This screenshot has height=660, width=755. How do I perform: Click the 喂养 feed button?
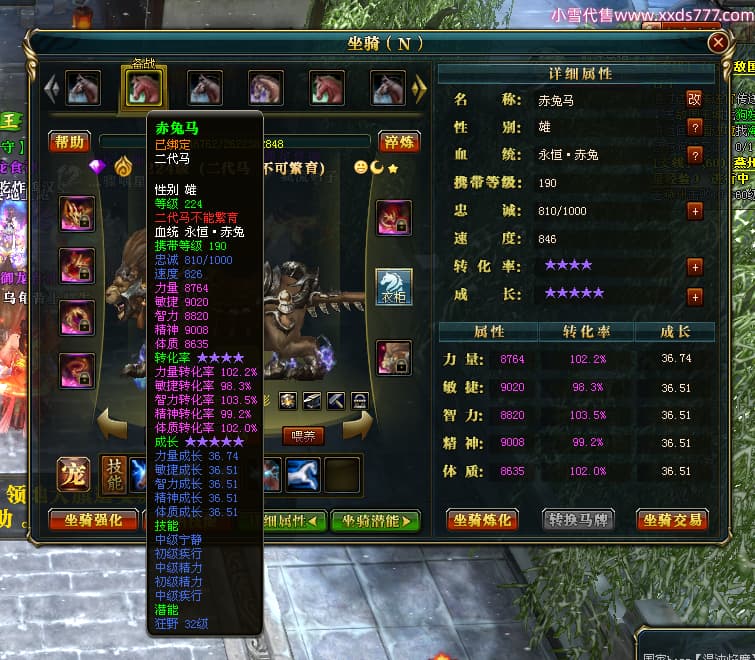(301, 435)
